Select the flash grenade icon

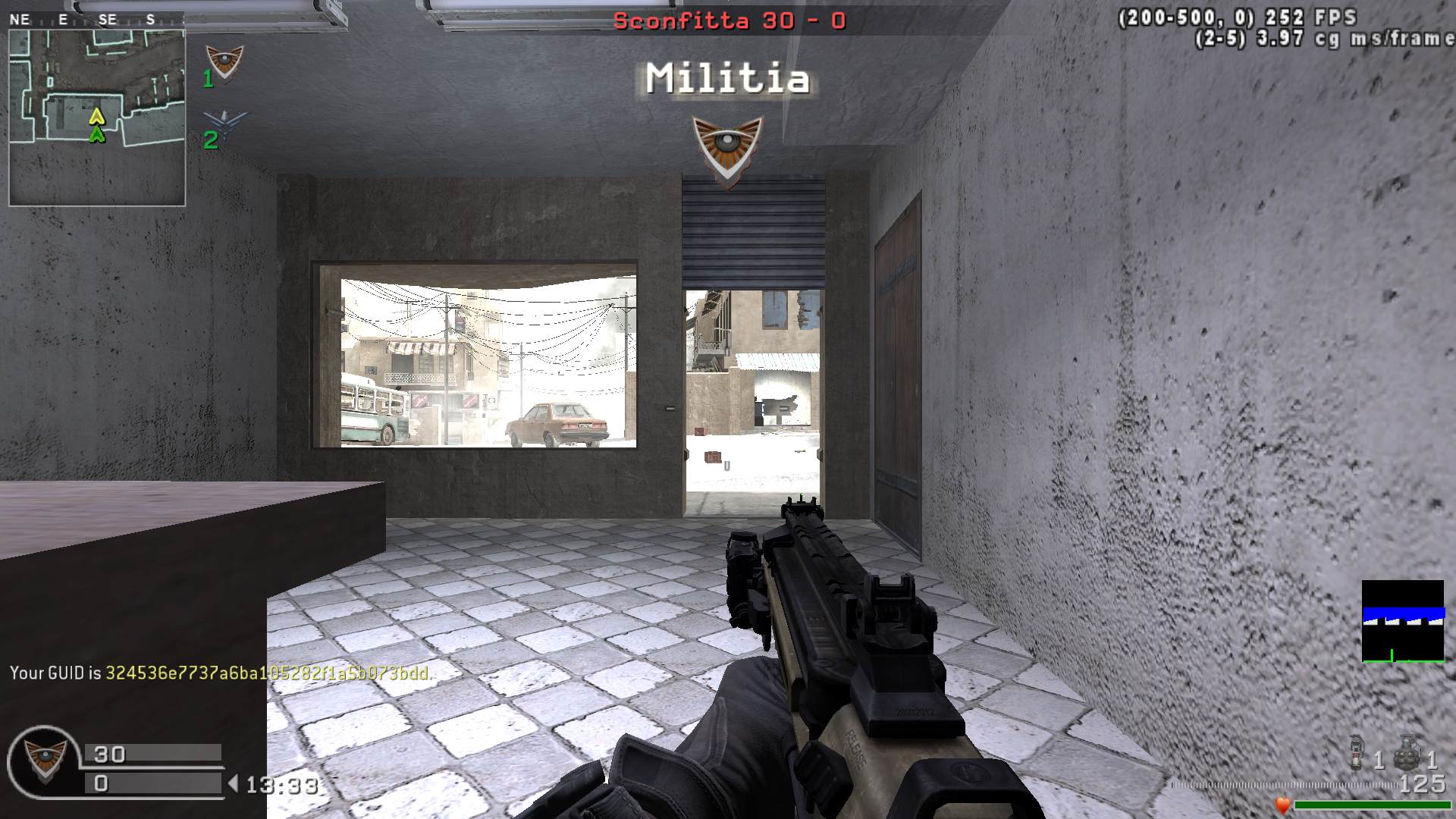1358,752
